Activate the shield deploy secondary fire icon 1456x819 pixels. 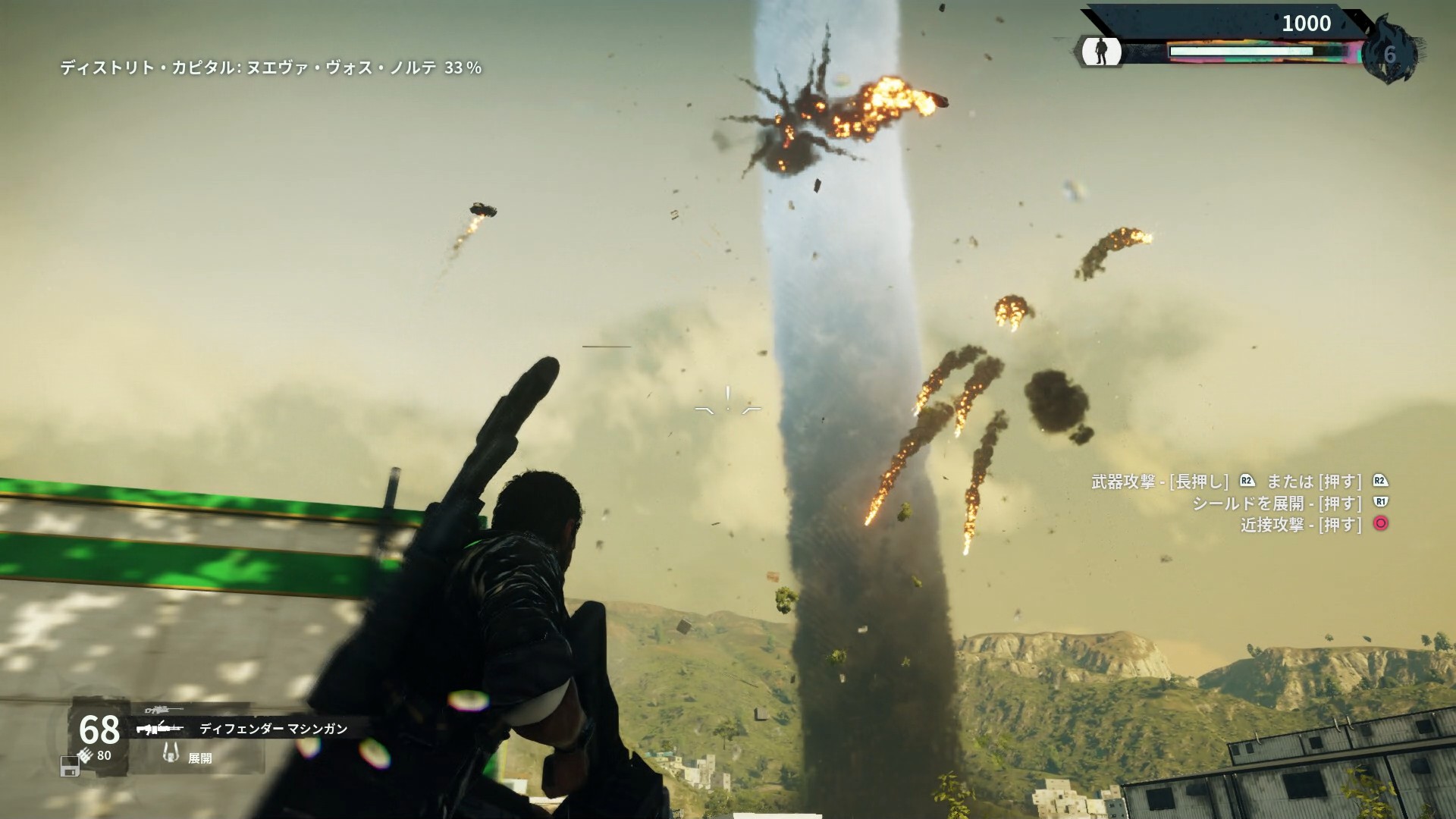173,753
